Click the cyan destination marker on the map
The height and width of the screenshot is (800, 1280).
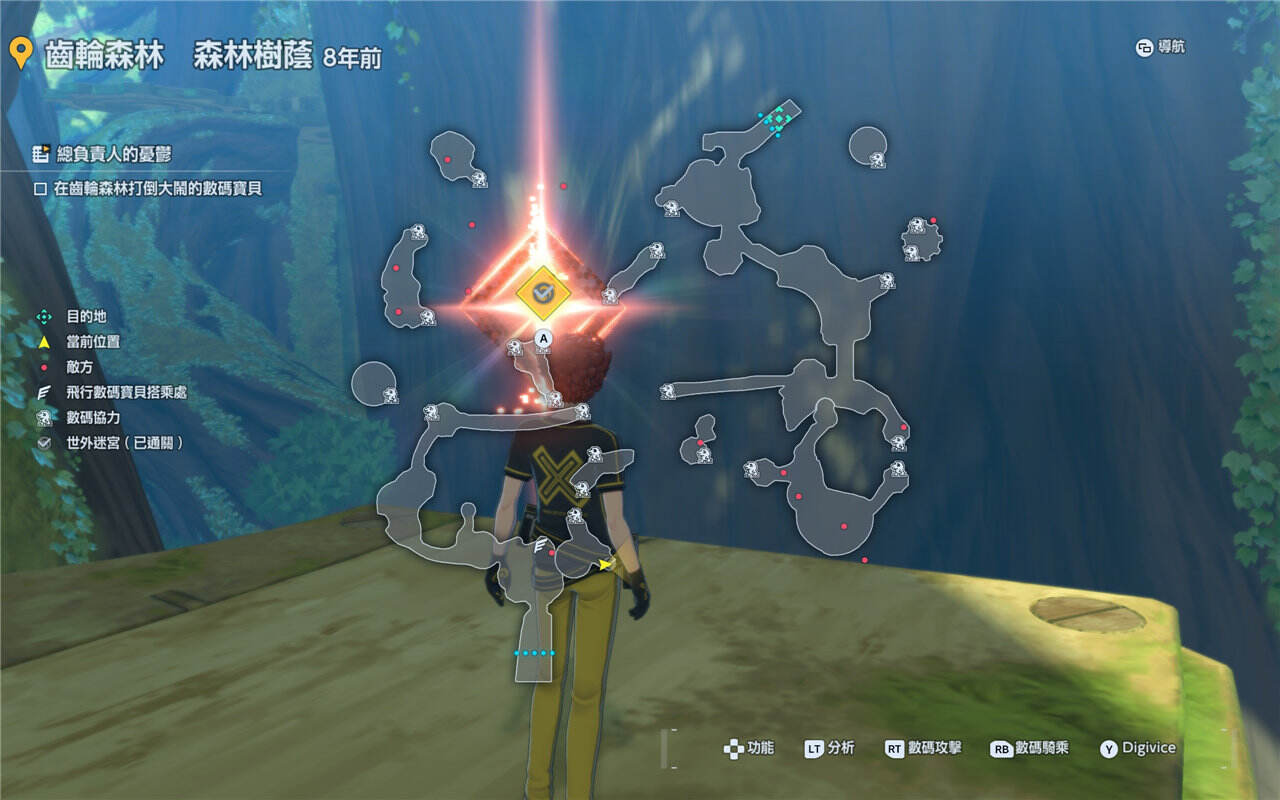tap(777, 120)
